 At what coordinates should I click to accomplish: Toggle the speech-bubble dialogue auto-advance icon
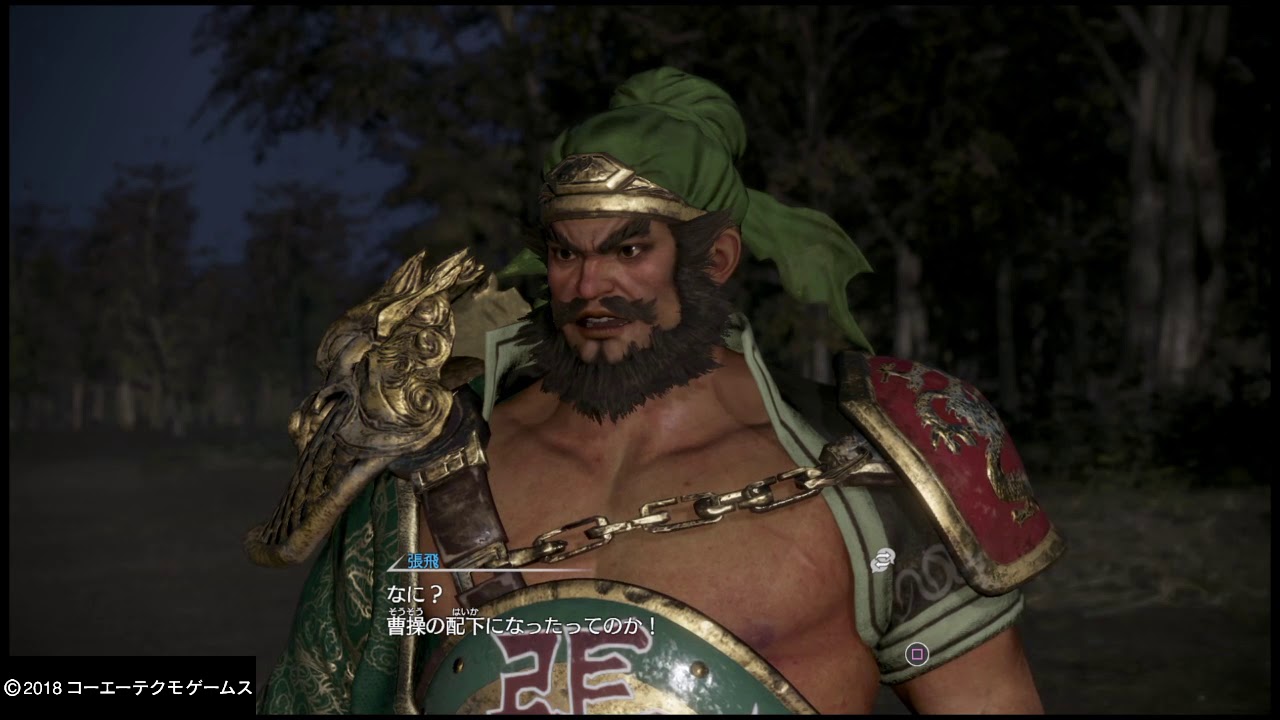tap(881, 561)
